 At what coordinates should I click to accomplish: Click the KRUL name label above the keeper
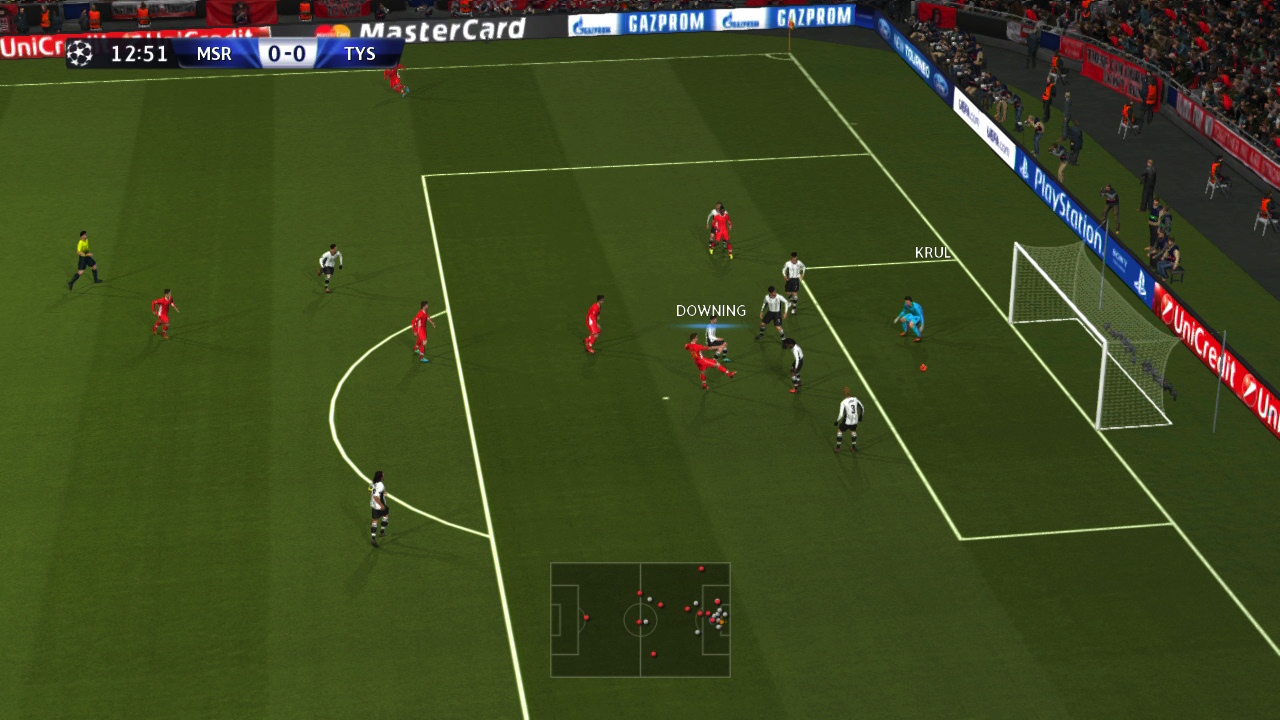pyautogui.click(x=933, y=253)
